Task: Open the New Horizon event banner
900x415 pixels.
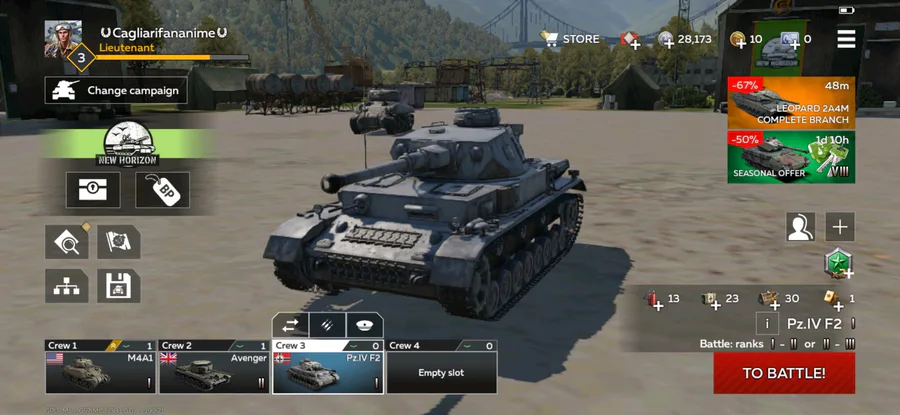Action: click(x=128, y=145)
